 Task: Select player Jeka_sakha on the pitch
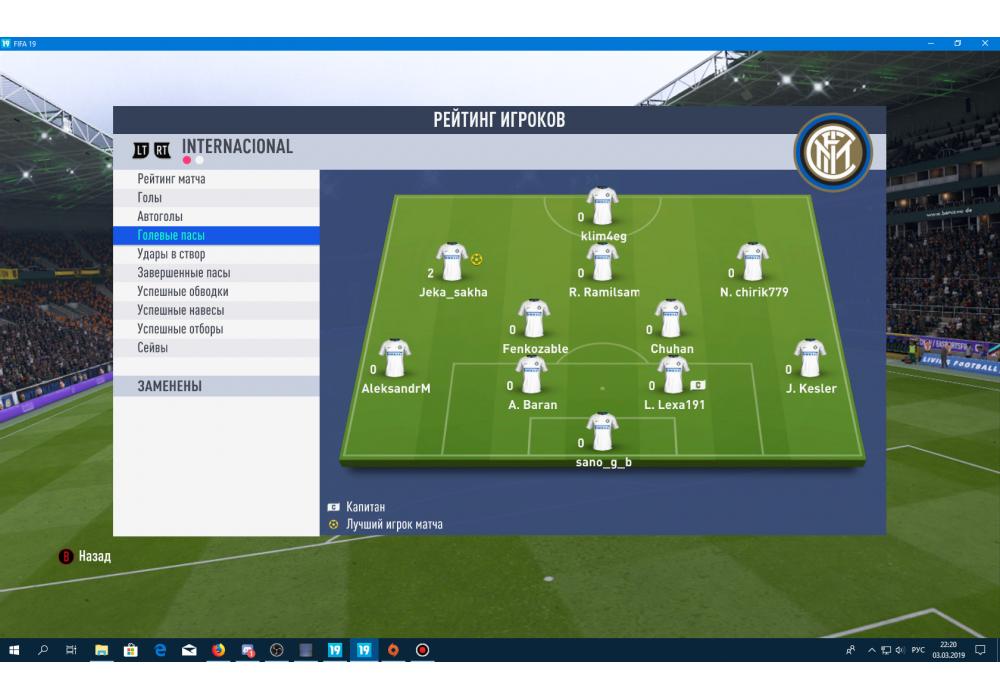[x=452, y=264]
